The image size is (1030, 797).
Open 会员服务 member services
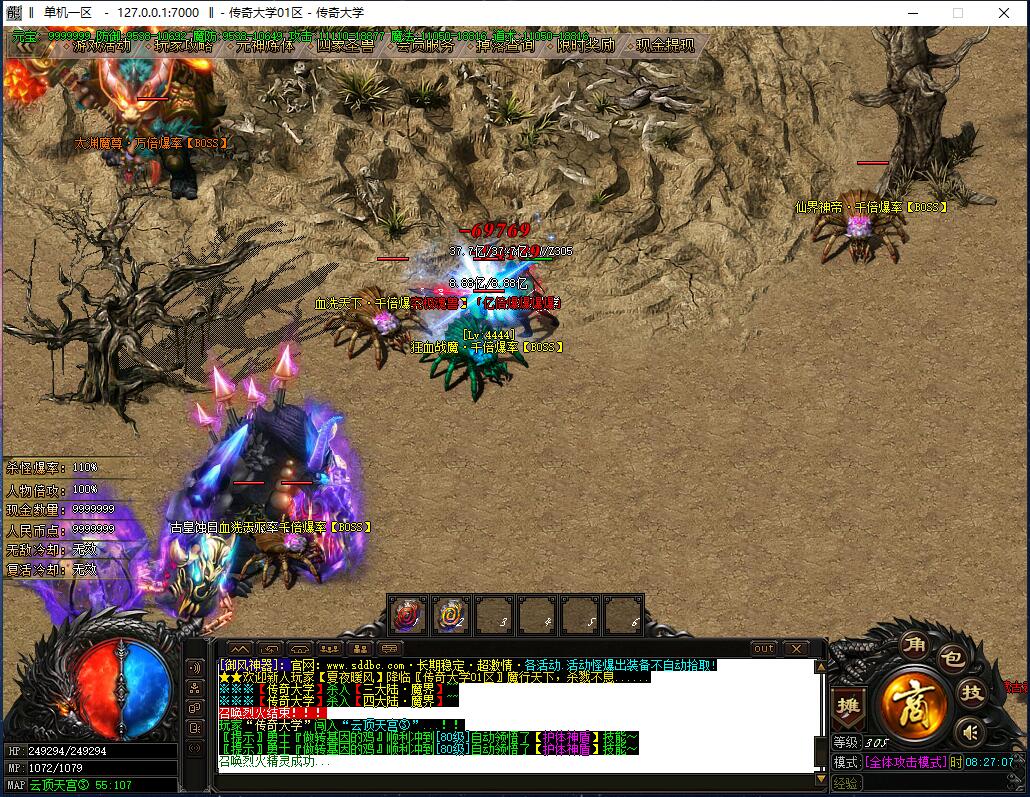pos(425,45)
